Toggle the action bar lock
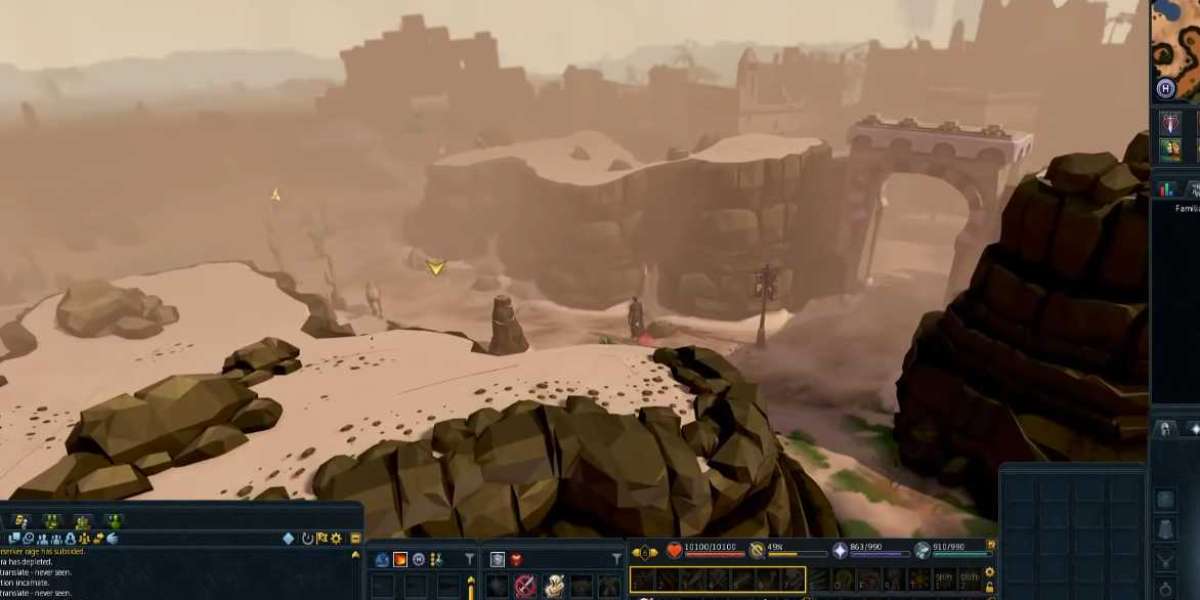The width and height of the screenshot is (1200, 600). pos(990,587)
